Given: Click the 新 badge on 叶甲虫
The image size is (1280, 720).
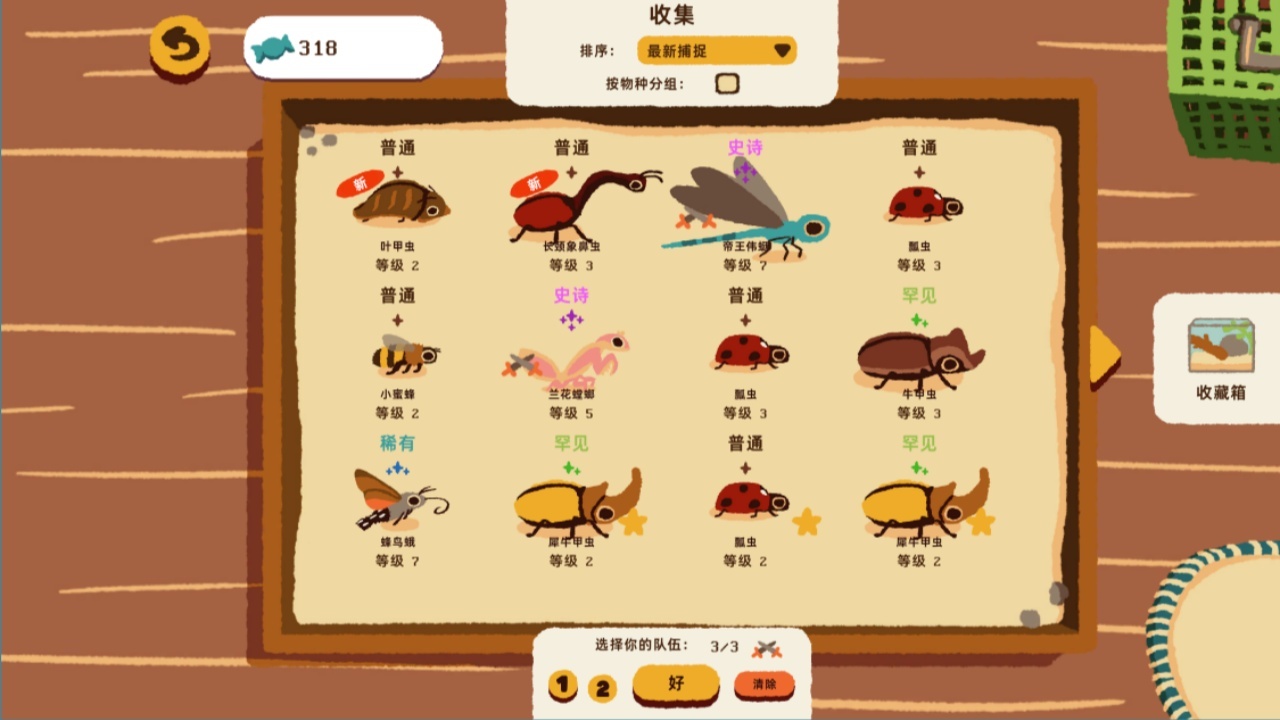Looking at the screenshot, I should click(362, 184).
